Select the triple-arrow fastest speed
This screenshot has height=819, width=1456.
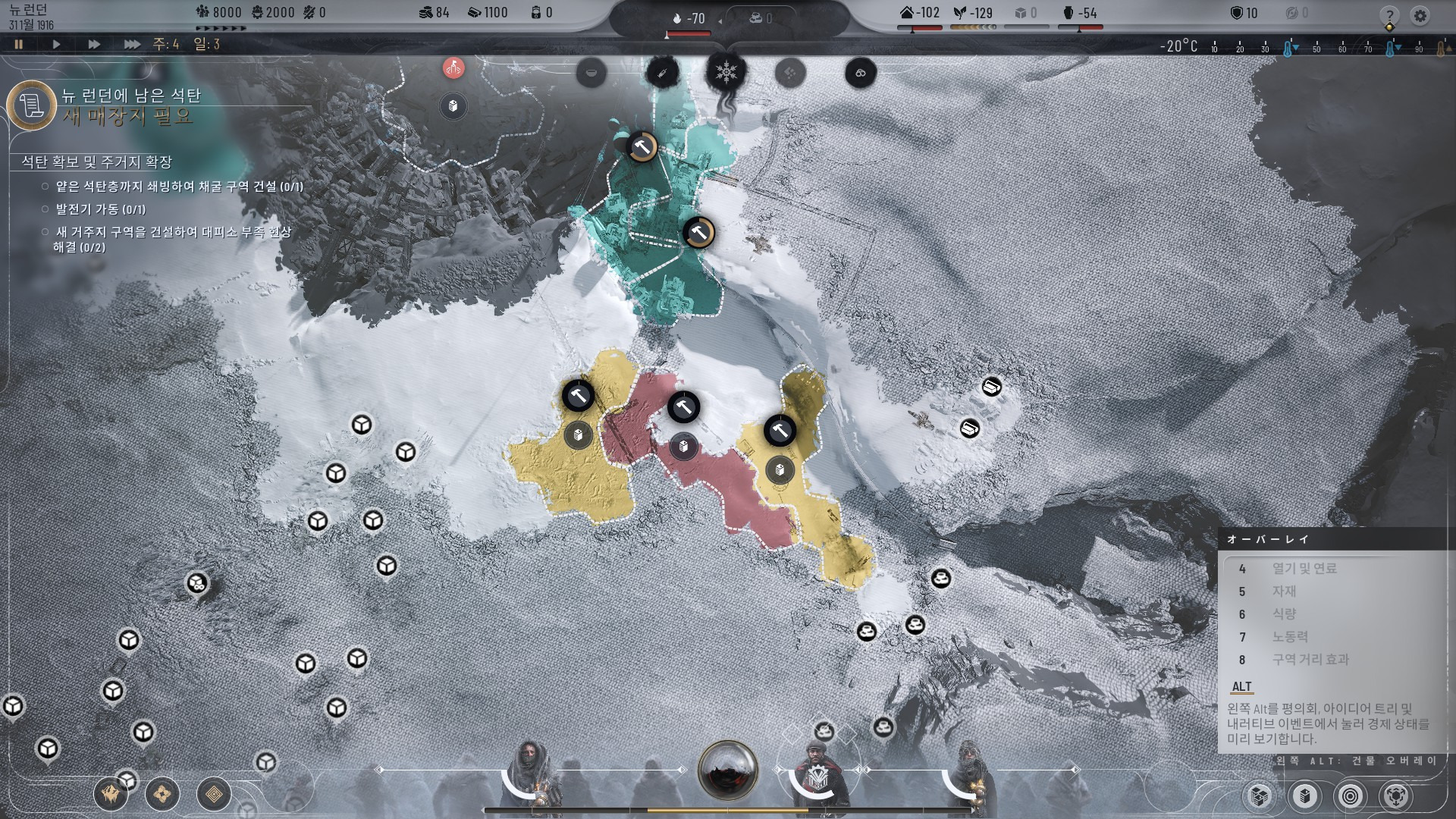click(x=131, y=44)
